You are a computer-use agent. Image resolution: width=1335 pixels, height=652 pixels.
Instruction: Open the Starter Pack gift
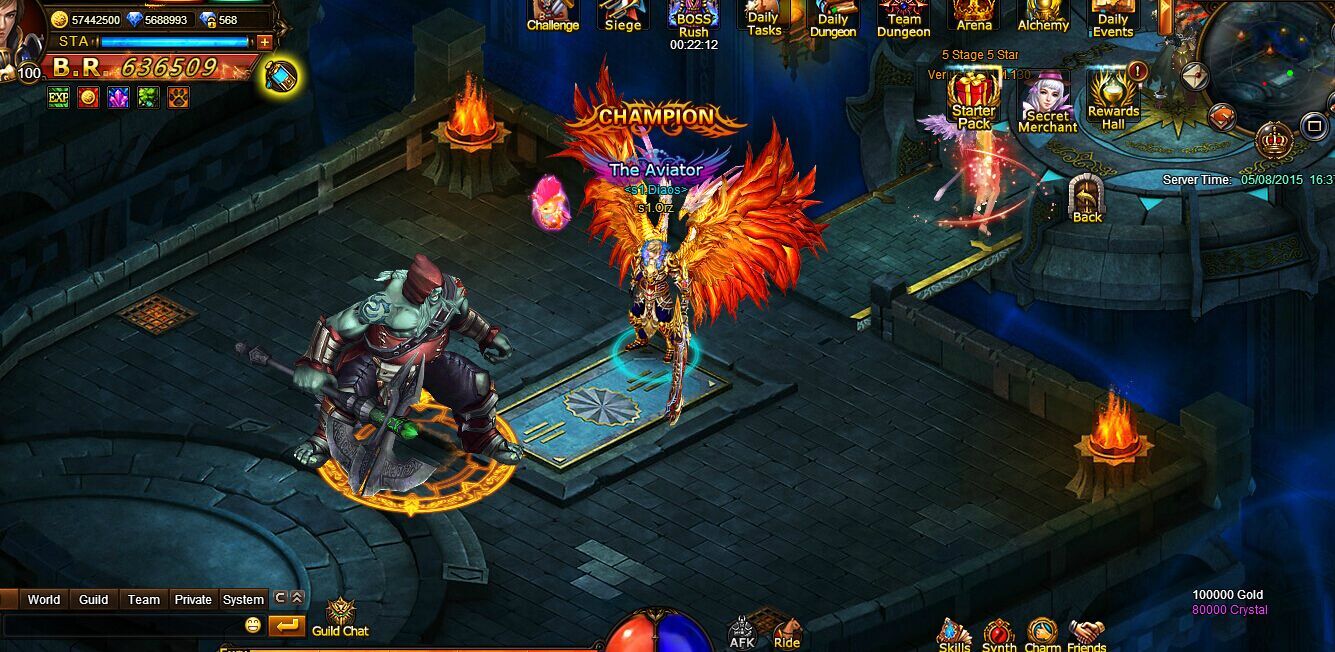tap(973, 102)
